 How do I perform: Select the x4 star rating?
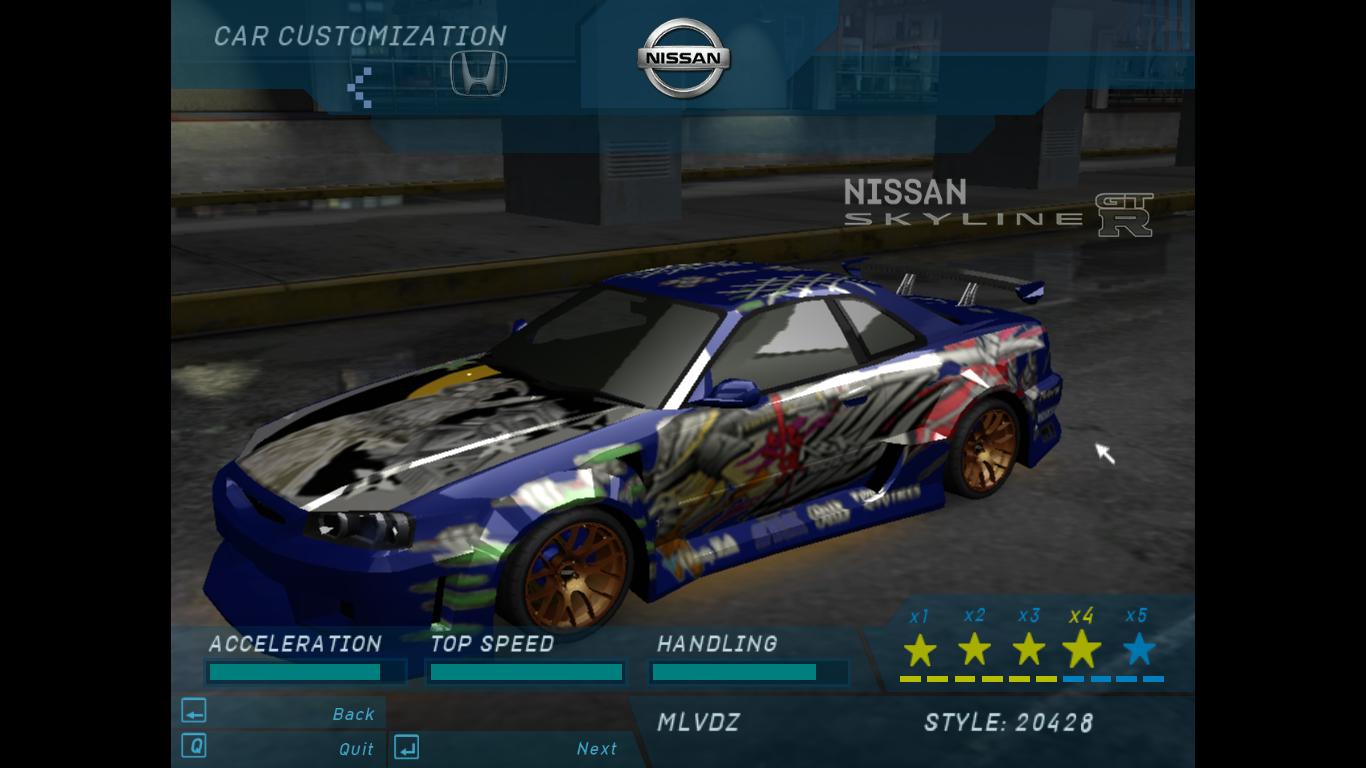click(x=1082, y=650)
